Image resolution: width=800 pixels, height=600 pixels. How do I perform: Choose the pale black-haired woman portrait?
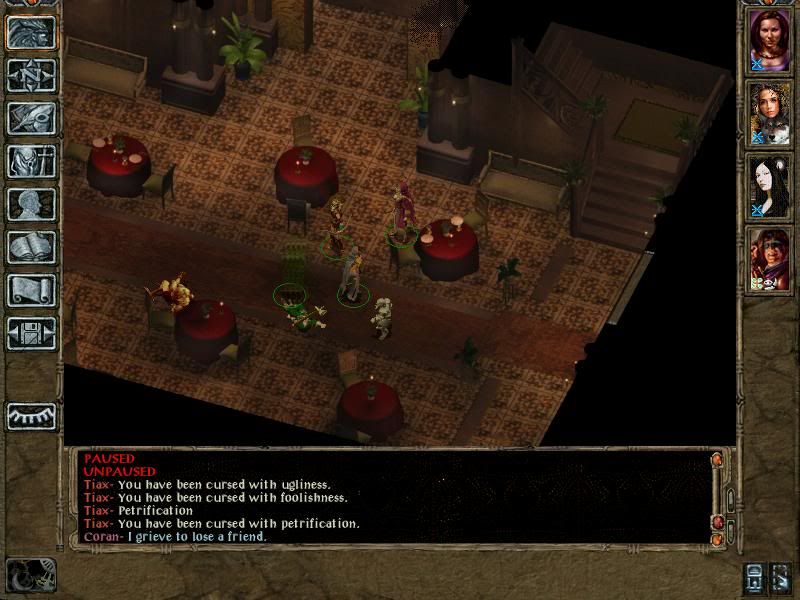point(770,187)
